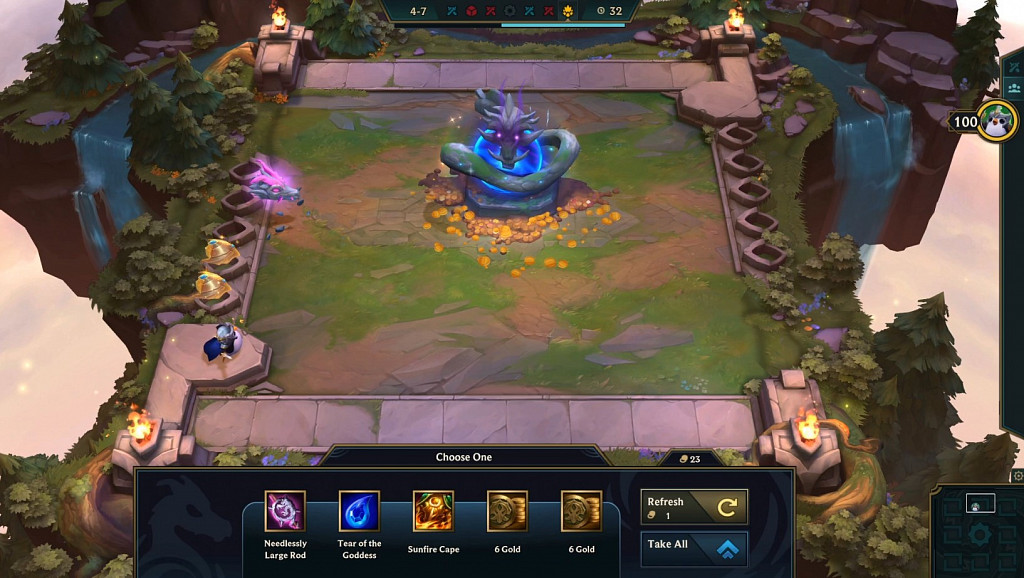
Task: Open the crossed-swords tab on right panel
Action: click(x=1015, y=66)
